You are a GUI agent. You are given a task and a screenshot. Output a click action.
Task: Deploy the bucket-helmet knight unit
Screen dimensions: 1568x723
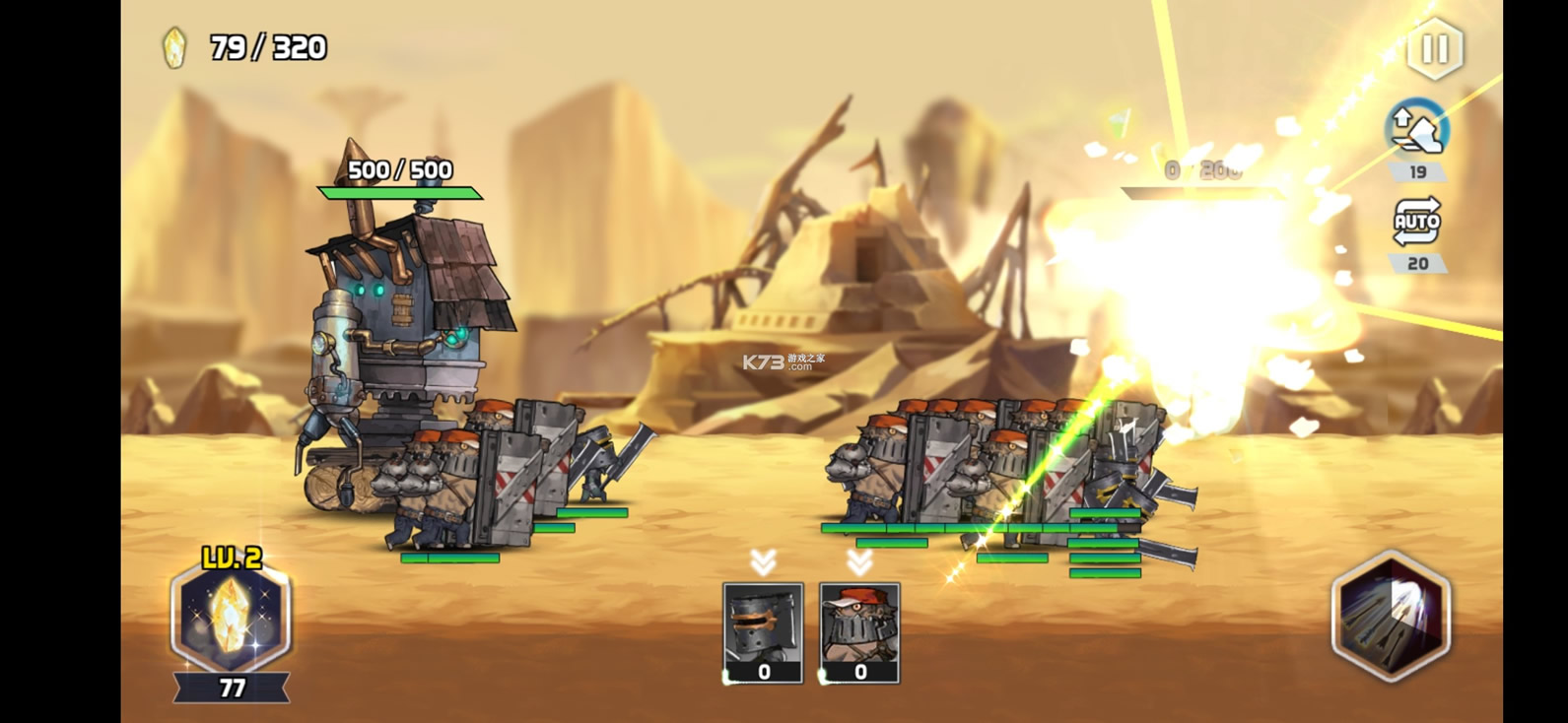763,631
